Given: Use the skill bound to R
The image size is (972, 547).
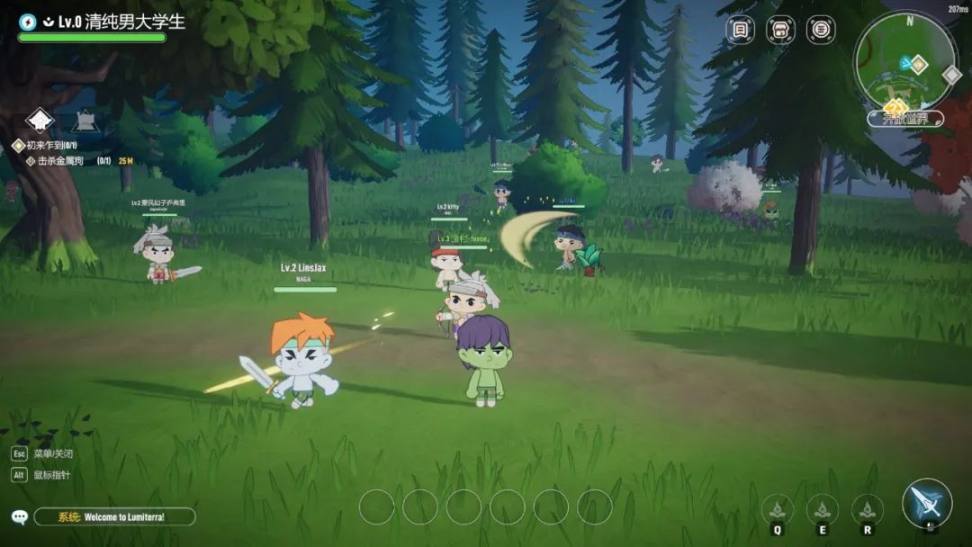Looking at the screenshot, I should tap(867, 510).
